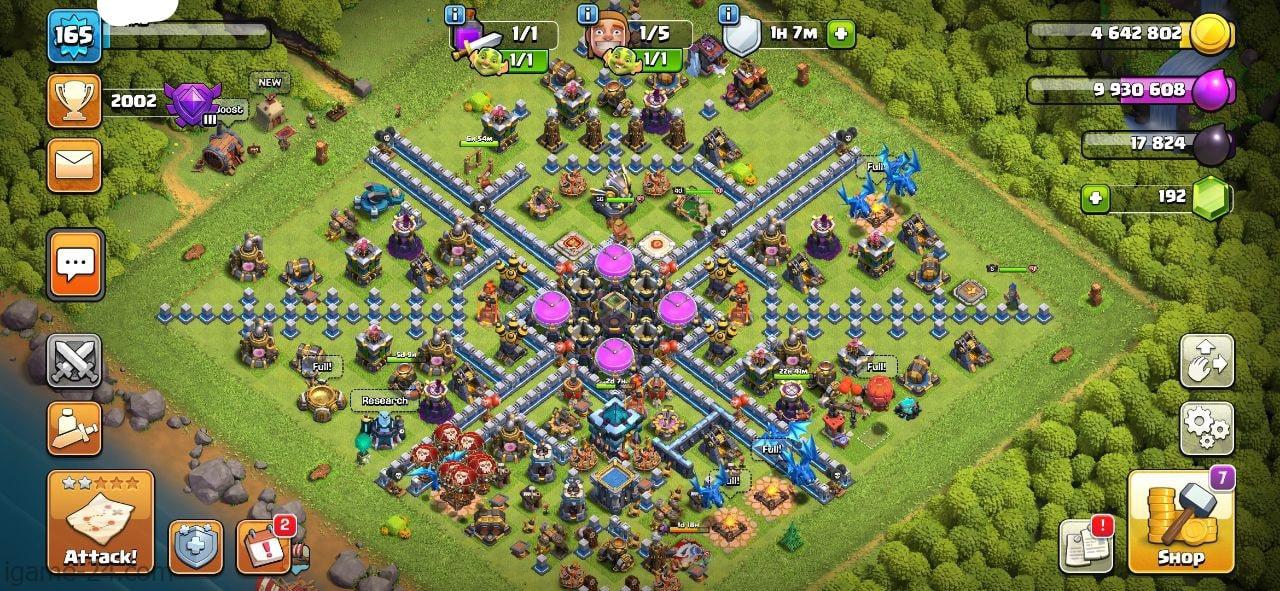Show the trophy rankings
Image resolution: width=1280 pixels, height=591 pixels.
pos(74,100)
